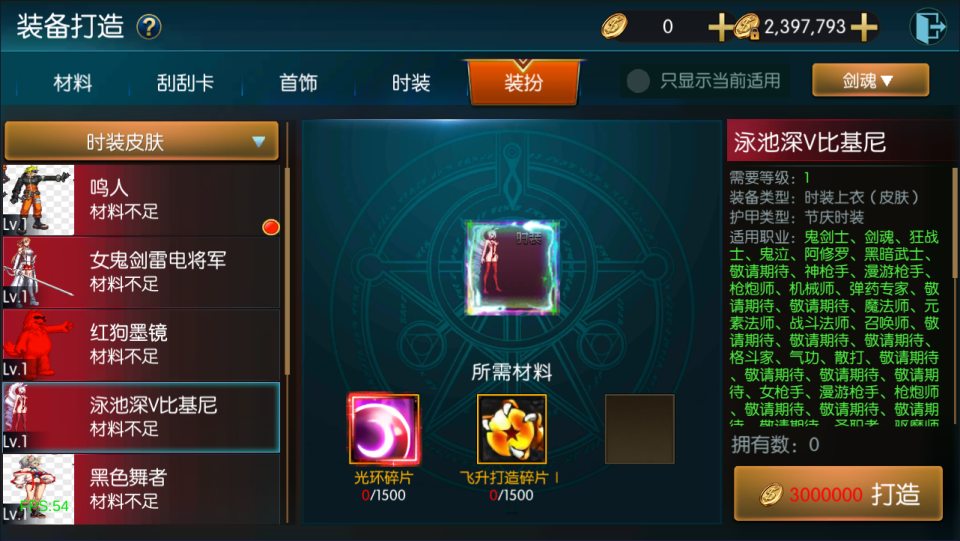The image size is (960, 541).
Task: Choose the 黑色舞者 skin entry
Action: (x=141, y=488)
